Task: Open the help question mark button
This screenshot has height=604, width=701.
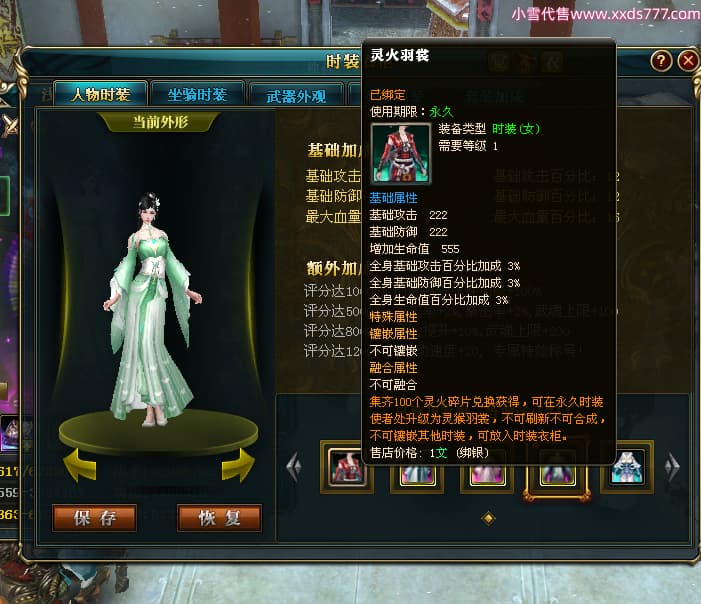Action: 661,60
